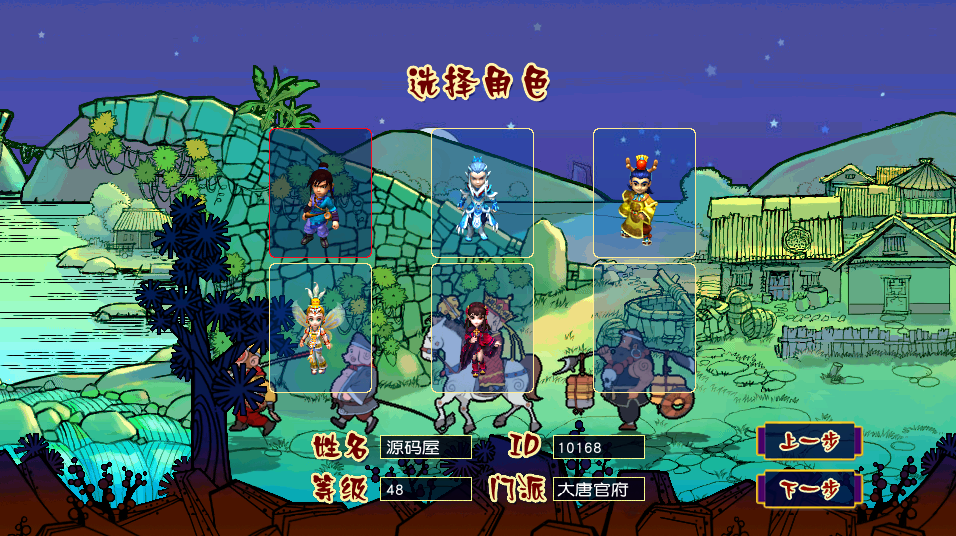Select the swordsman character in purple outfit
Screen dimensions: 956x536
(320, 193)
